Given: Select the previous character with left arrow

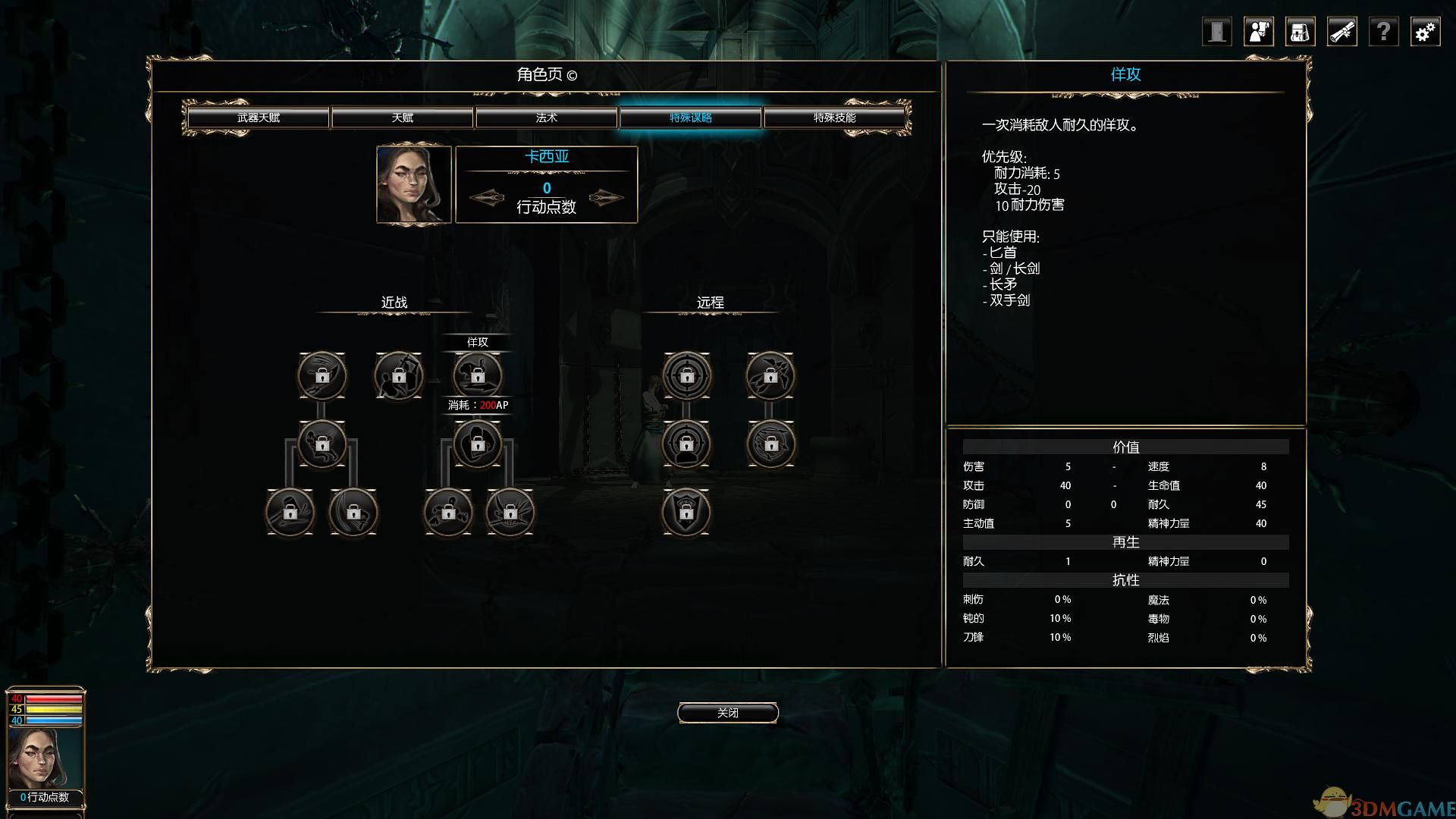Looking at the screenshot, I should 487,198.
